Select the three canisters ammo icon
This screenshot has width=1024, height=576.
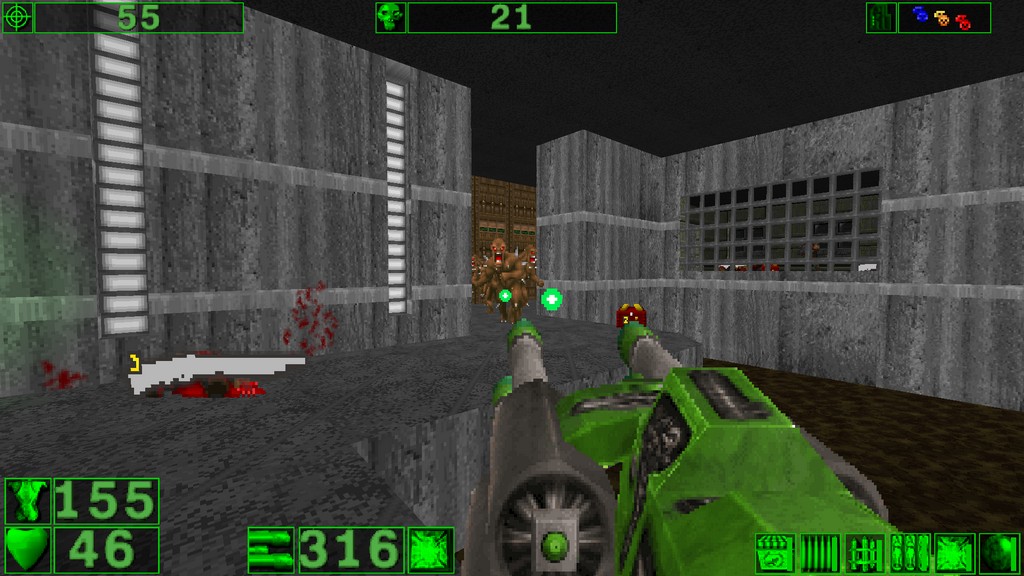click(909, 552)
